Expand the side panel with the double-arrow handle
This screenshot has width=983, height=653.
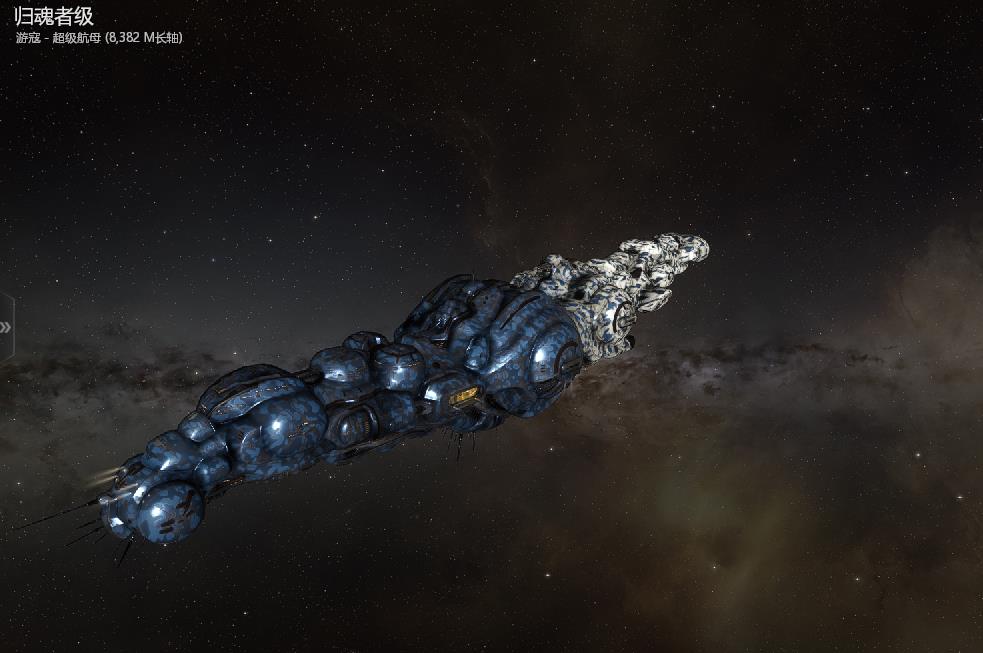6,327
